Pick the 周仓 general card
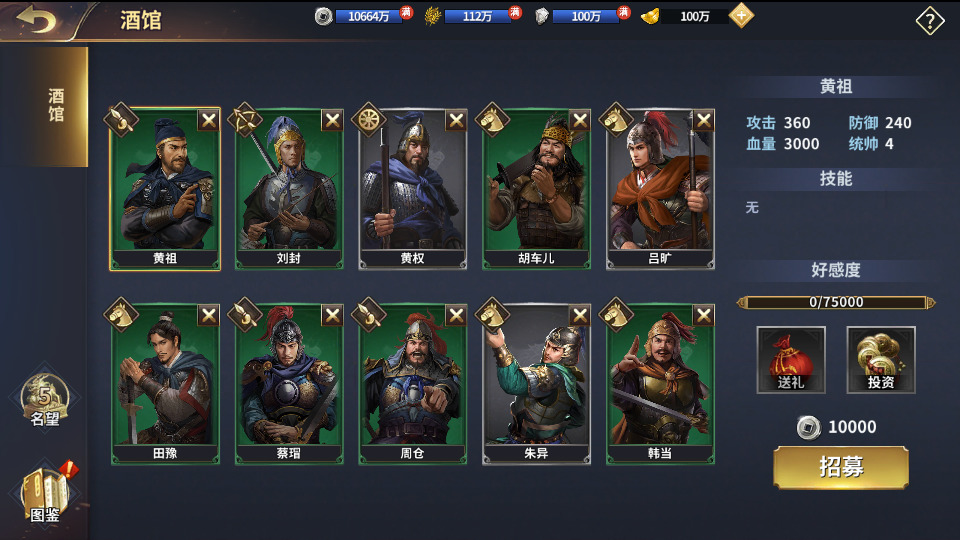The image size is (960, 540). (x=413, y=385)
